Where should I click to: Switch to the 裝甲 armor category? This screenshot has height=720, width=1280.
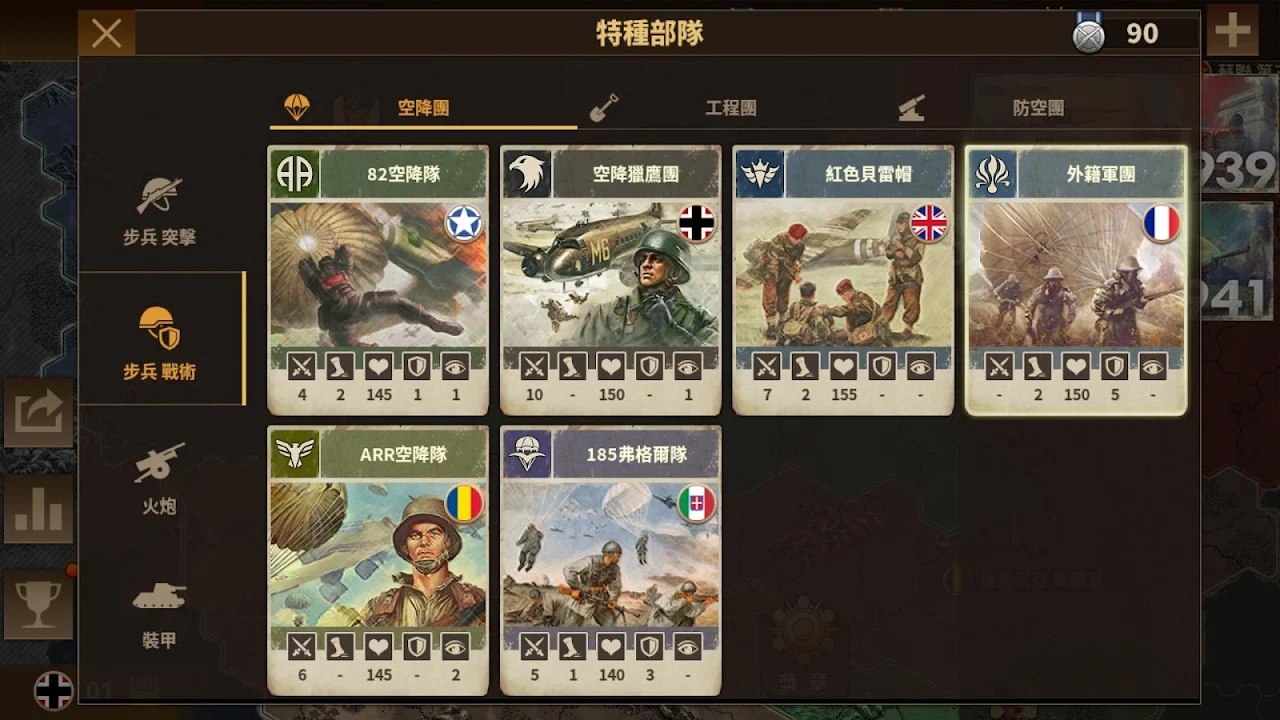coord(160,612)
